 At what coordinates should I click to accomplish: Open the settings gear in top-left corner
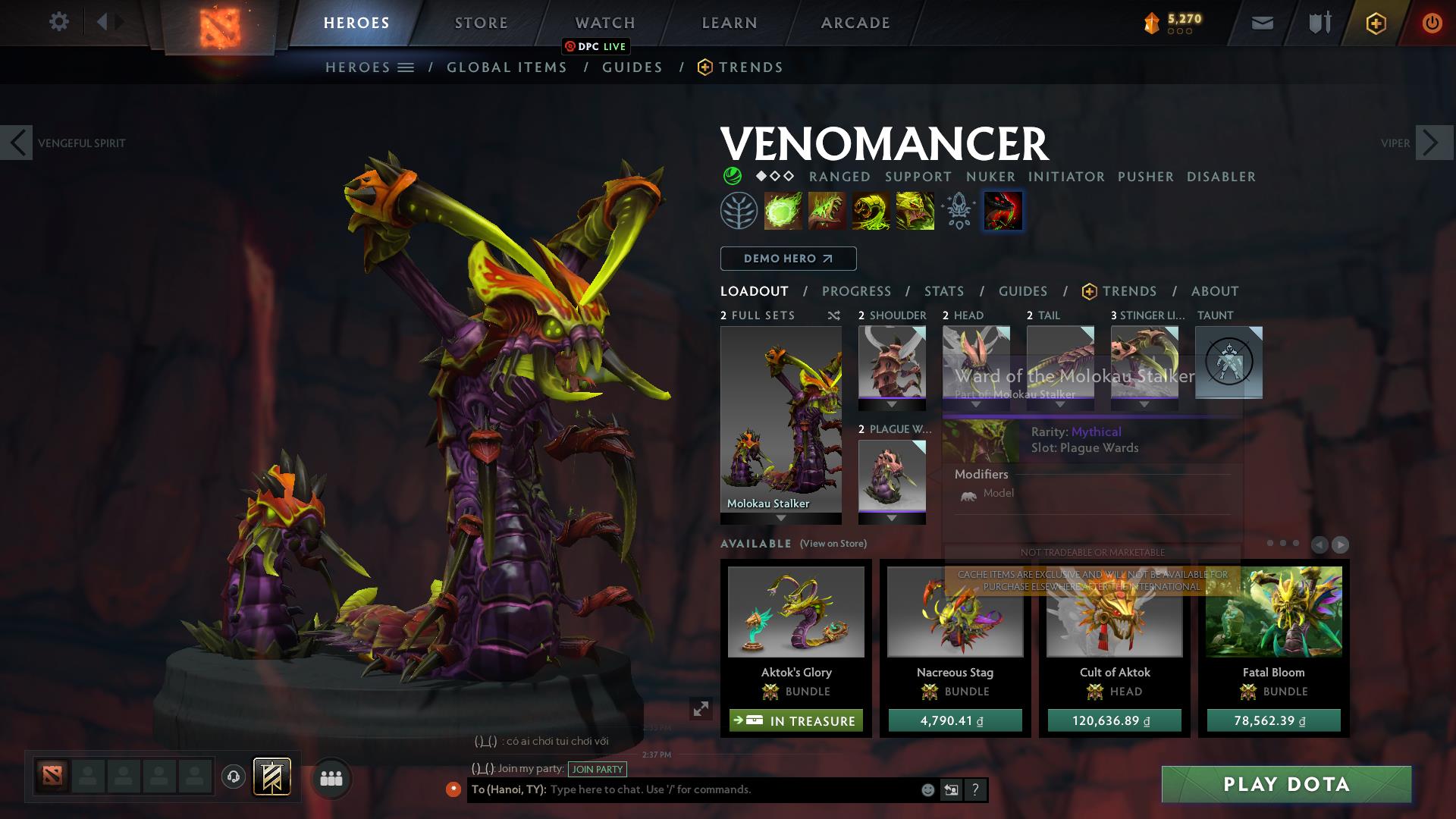click(x=58, y=21)
